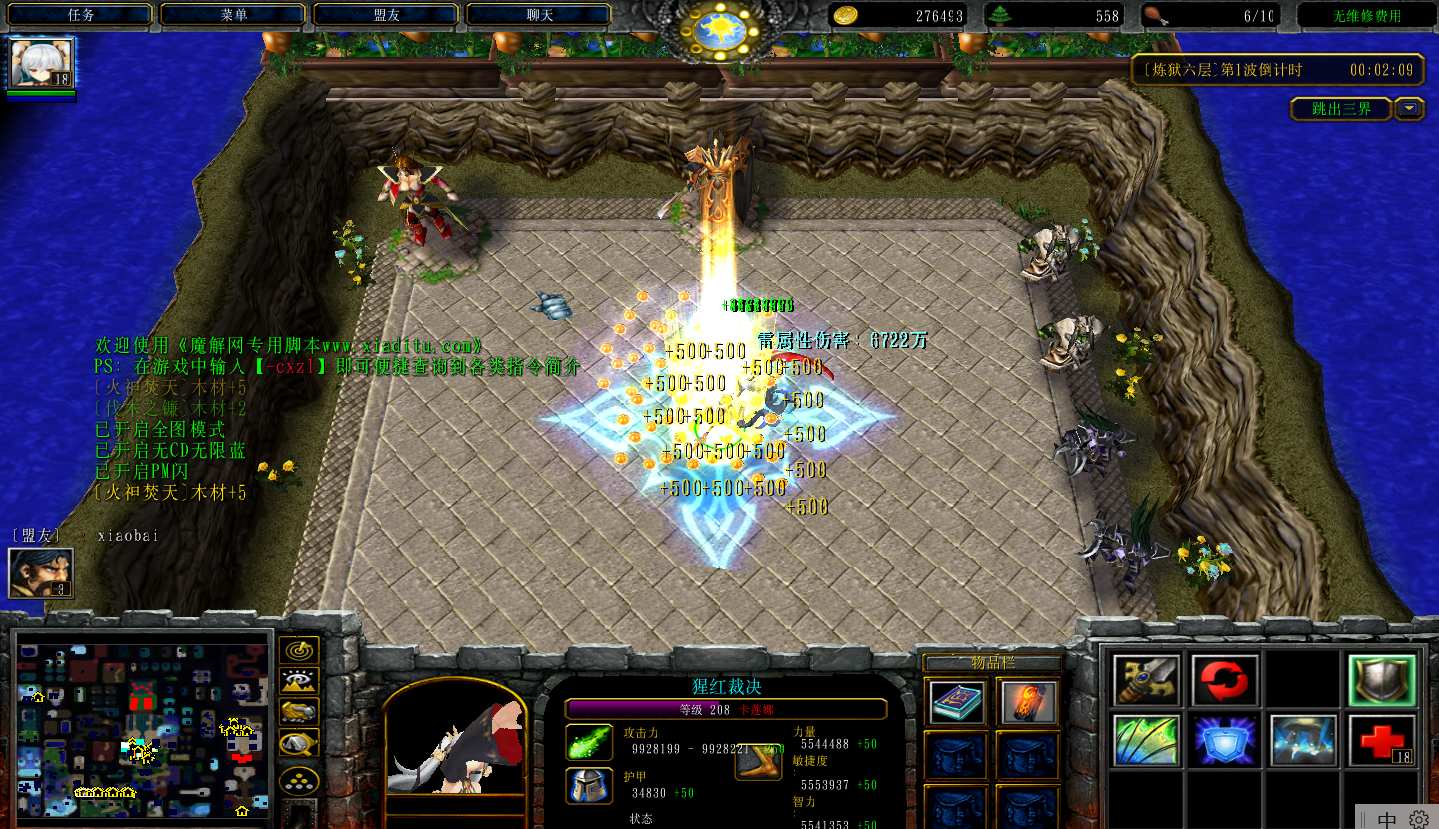Screen dimensions: 1439x829
Task: Open the 任务 quests menu
Action: tap(81, 15)
